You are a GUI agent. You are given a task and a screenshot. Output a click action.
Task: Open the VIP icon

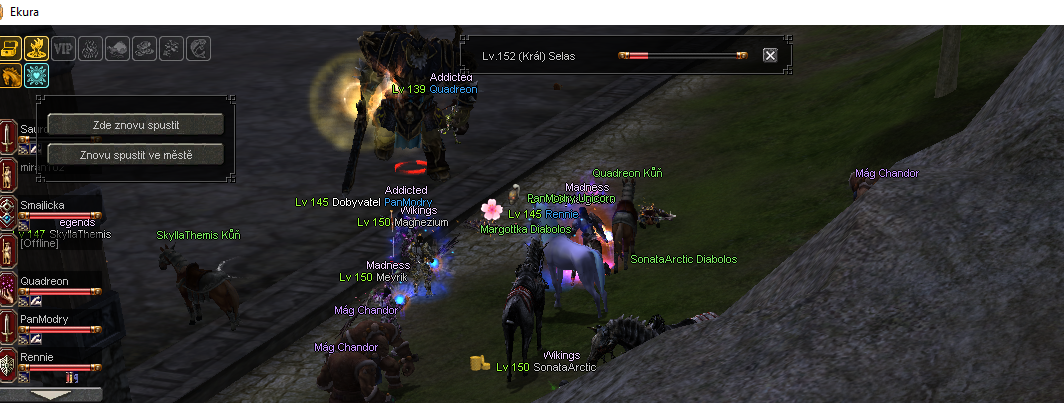click(63, 48)
